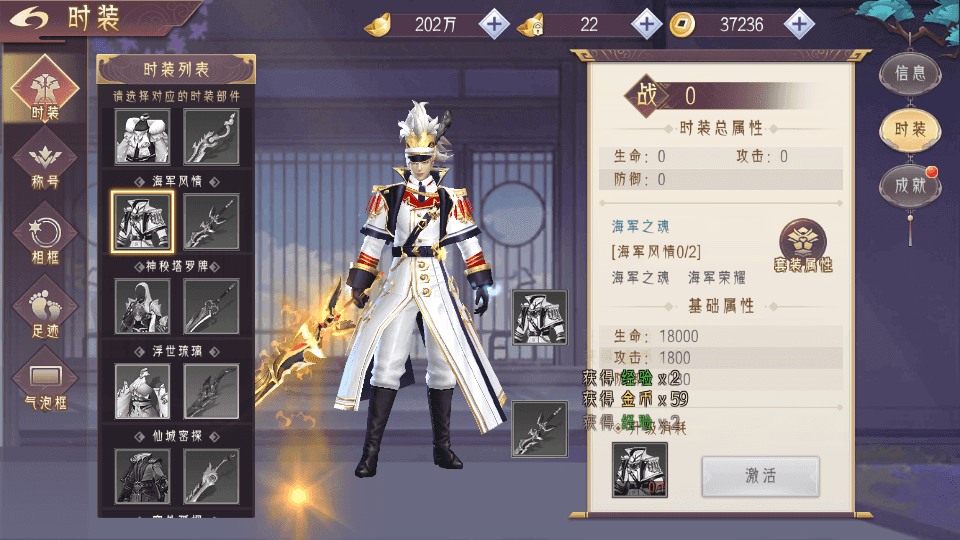Add more gold ingots with plus button
This screenshot has height=540, width=960.
pyautogui.click(x=494, y=24)
